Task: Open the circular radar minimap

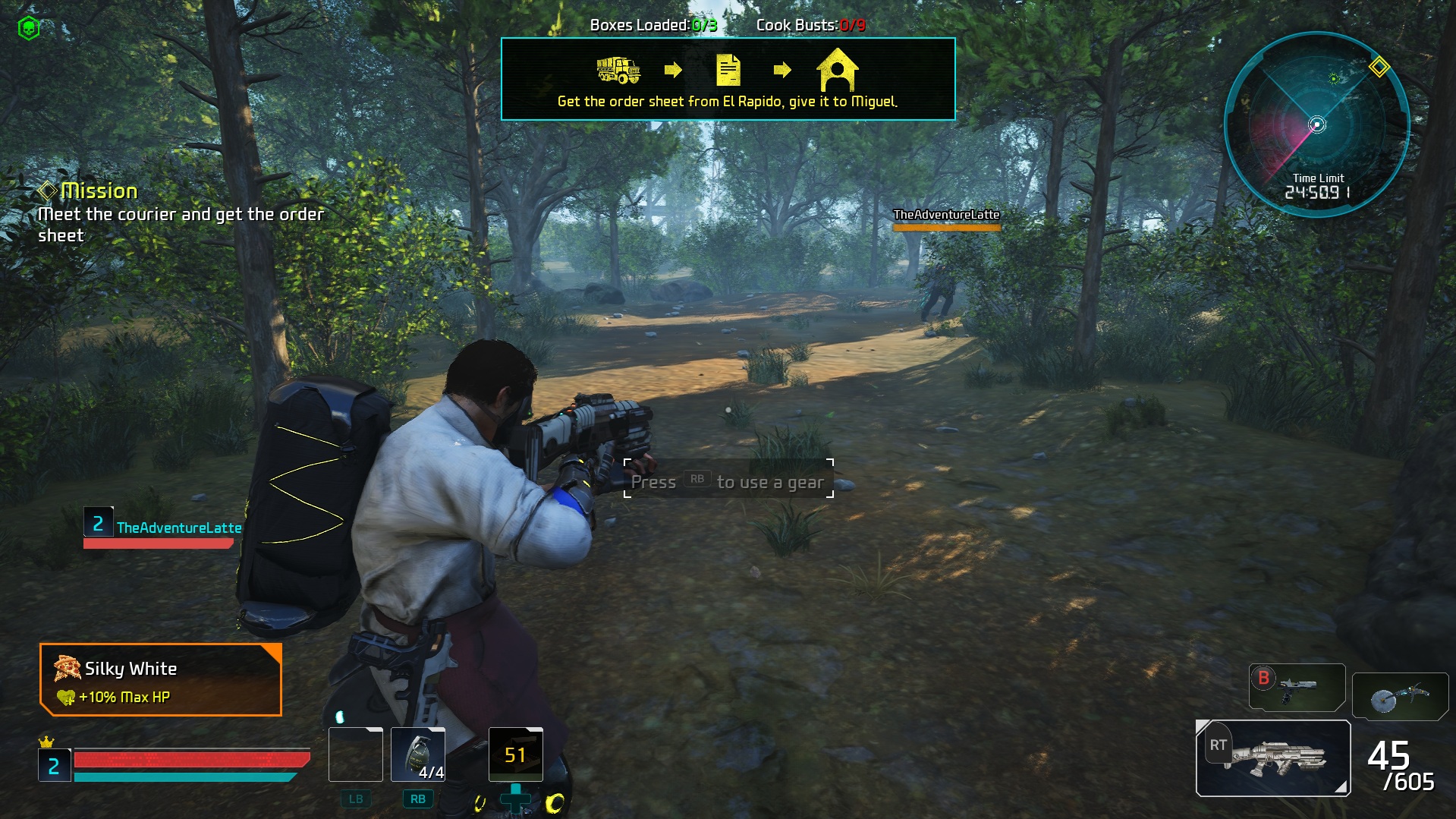Action: [1317, 124]
